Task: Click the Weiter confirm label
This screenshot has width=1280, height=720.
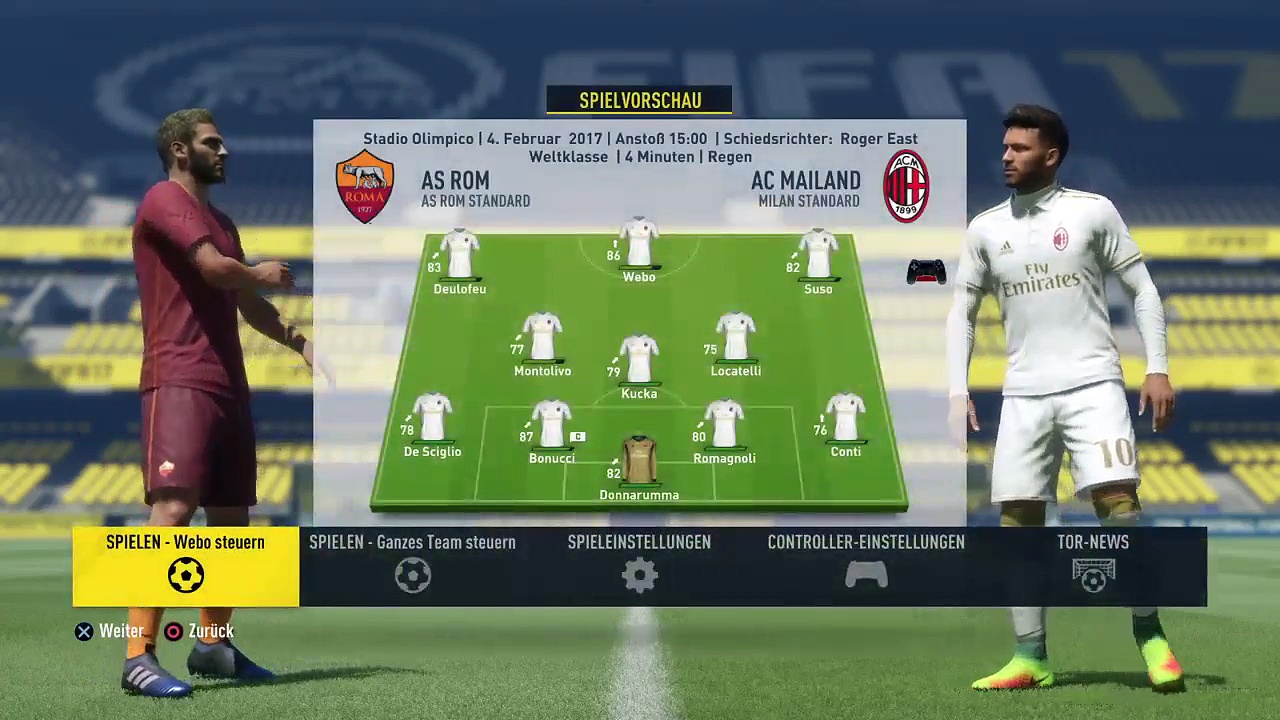Action: (121, 631)
